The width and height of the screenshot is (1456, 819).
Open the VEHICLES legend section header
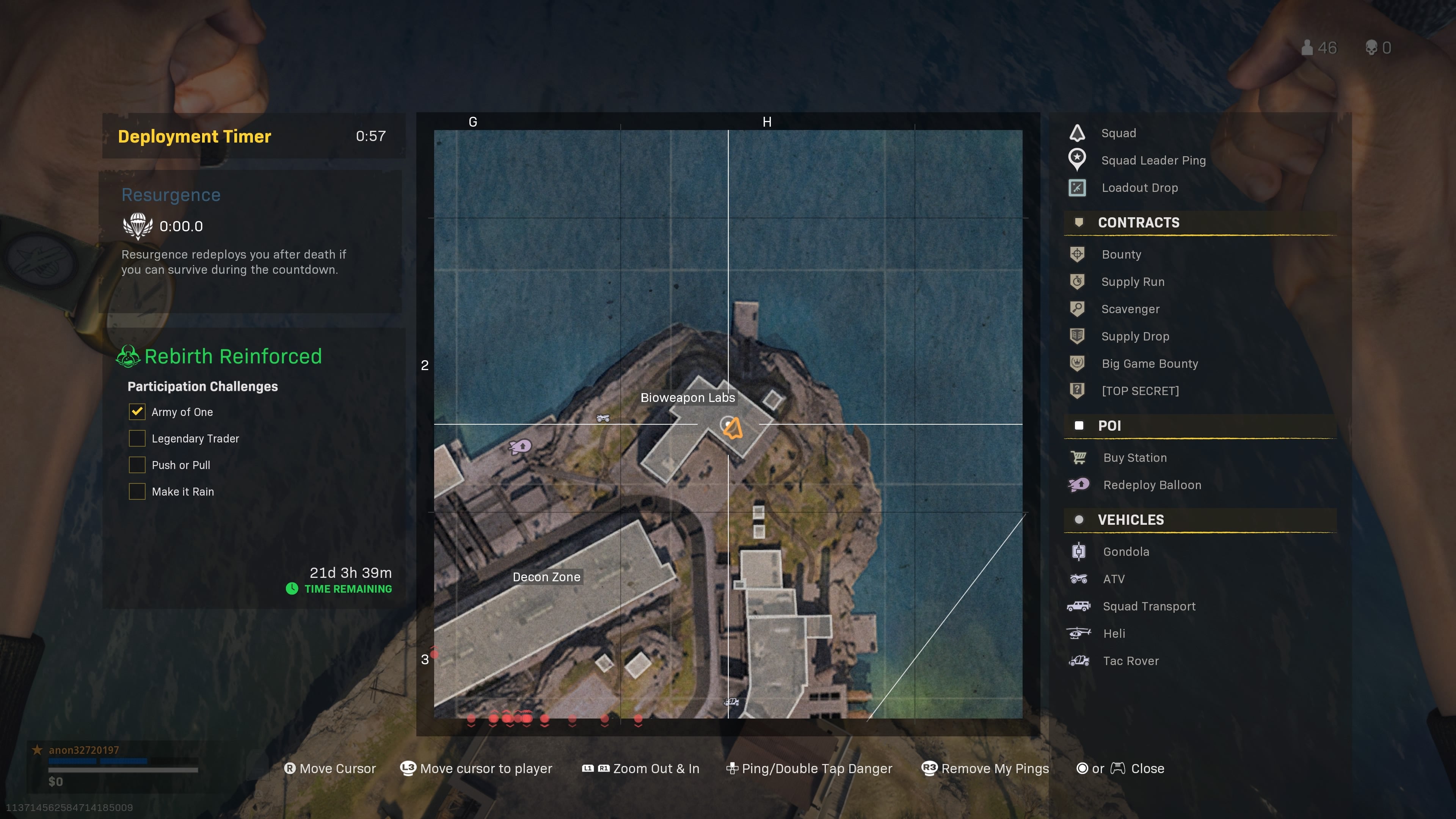click(x=1130, y=519)
